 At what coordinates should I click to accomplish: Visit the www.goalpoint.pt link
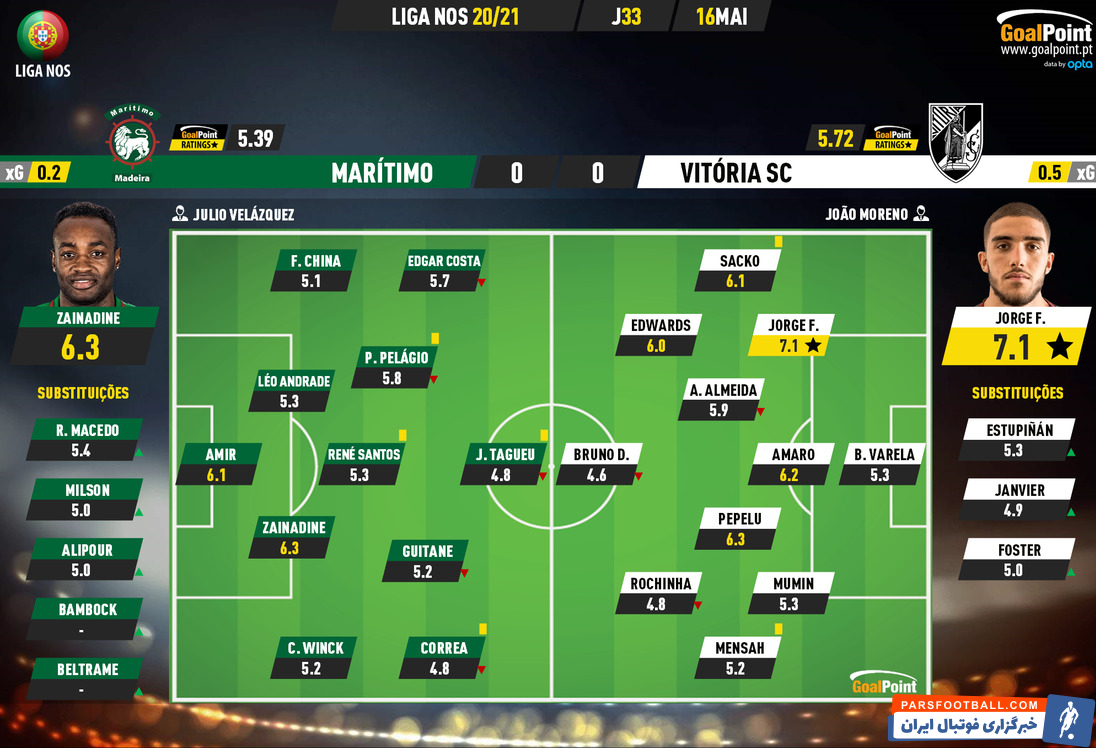(1045, 49)
